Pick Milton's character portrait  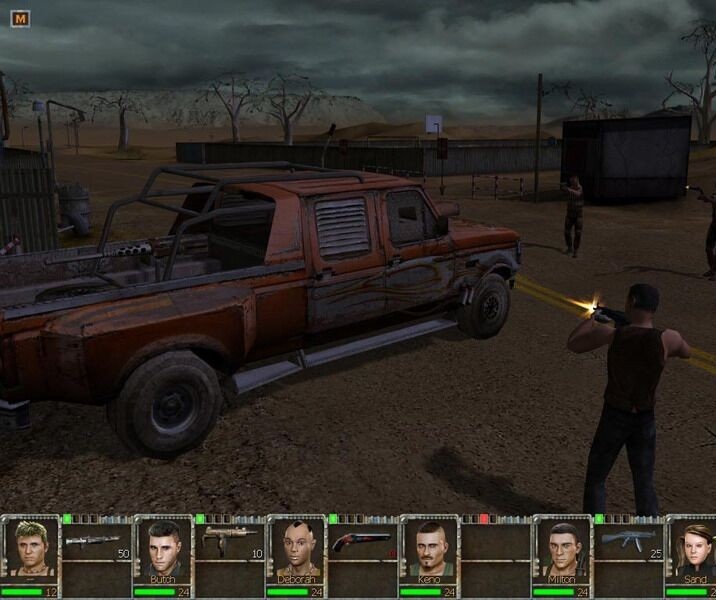coord(561,548)
